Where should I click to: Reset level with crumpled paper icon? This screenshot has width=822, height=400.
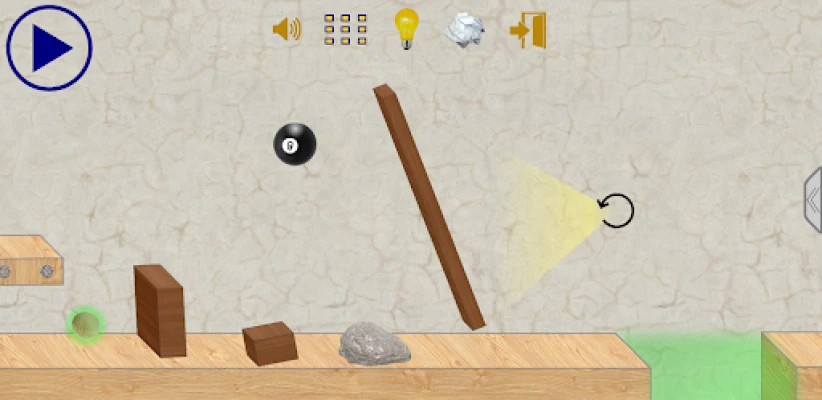(x=464, y=29)
